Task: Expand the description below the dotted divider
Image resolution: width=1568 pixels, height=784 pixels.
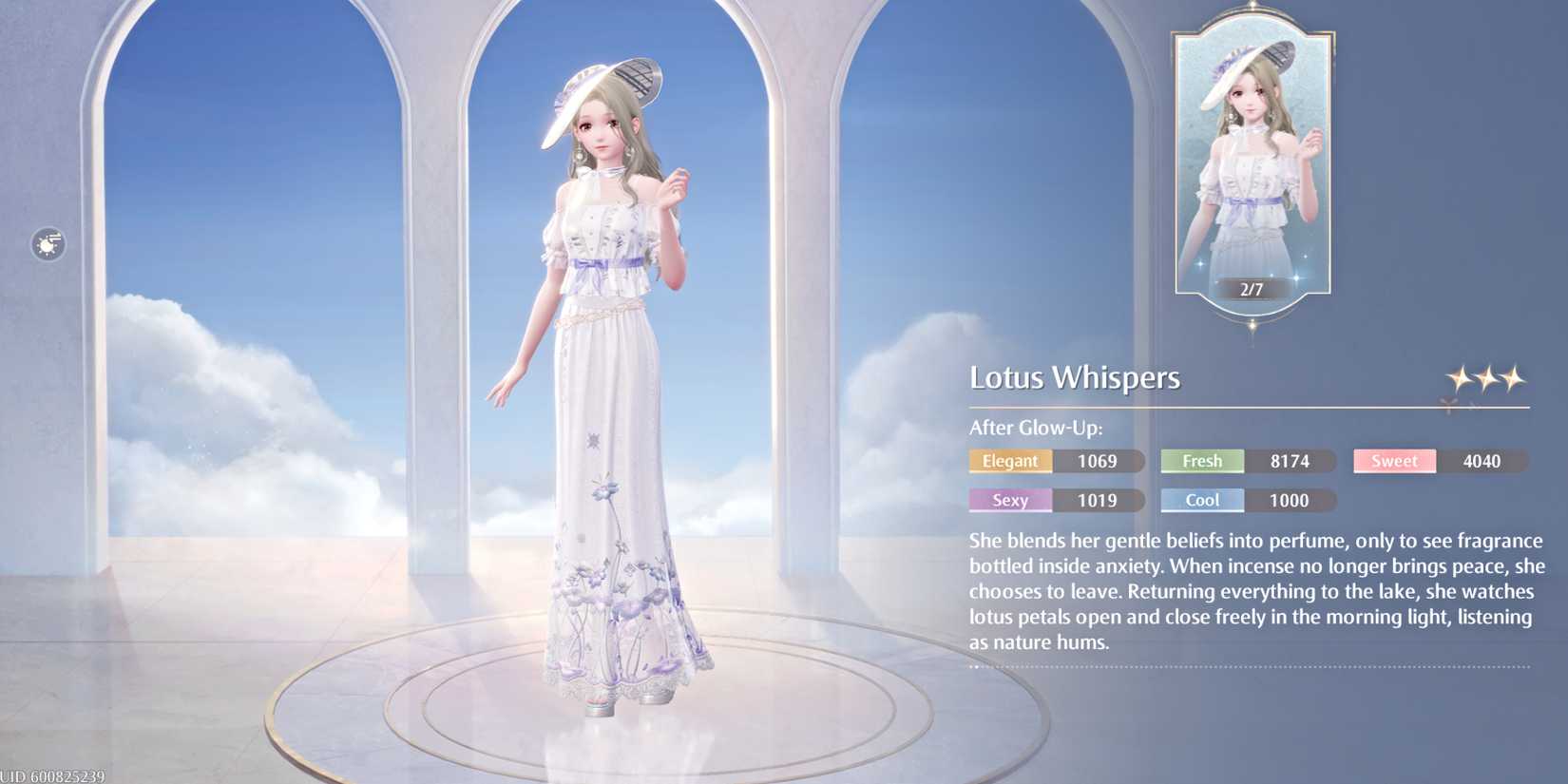Action: point(1254,668)
